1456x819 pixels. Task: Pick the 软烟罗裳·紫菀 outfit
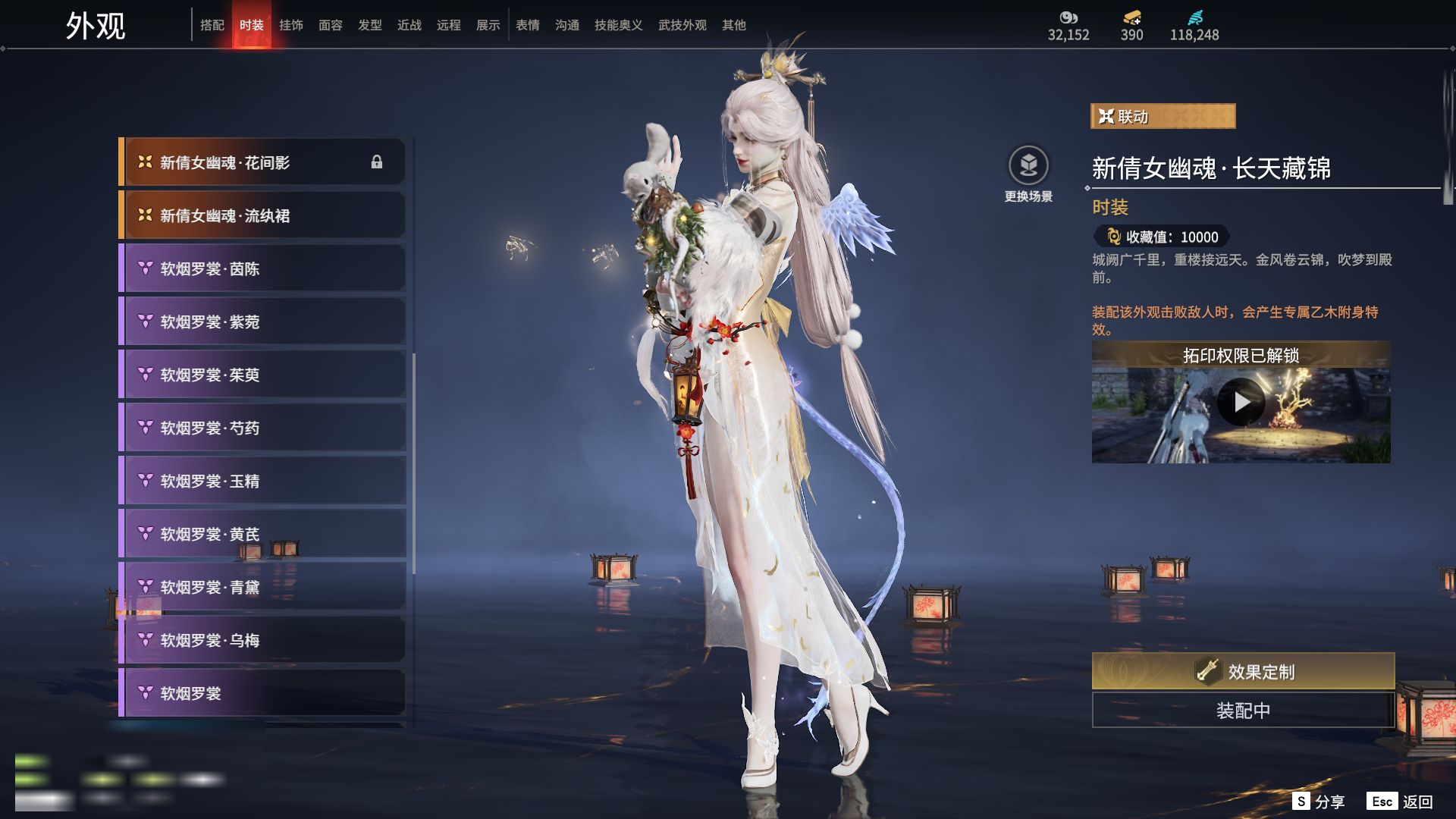pyautogui.click(x=262, y=322)
